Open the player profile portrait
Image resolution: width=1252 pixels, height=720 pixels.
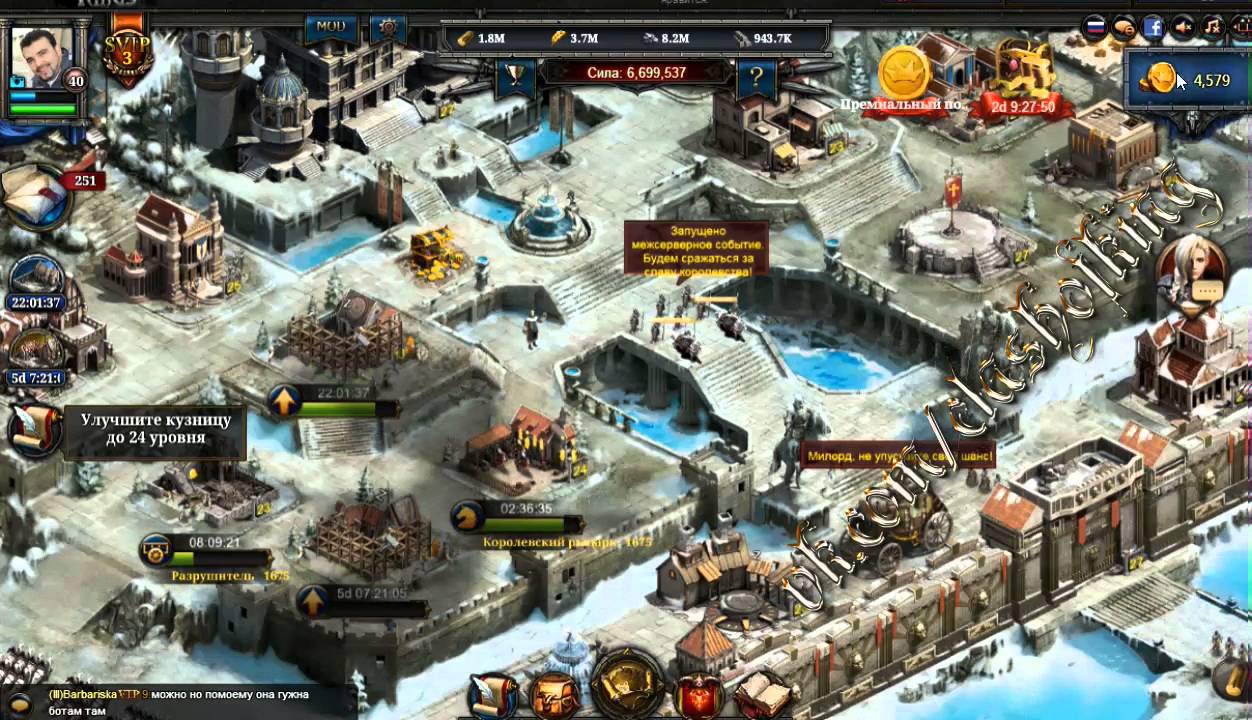[41, 58]
